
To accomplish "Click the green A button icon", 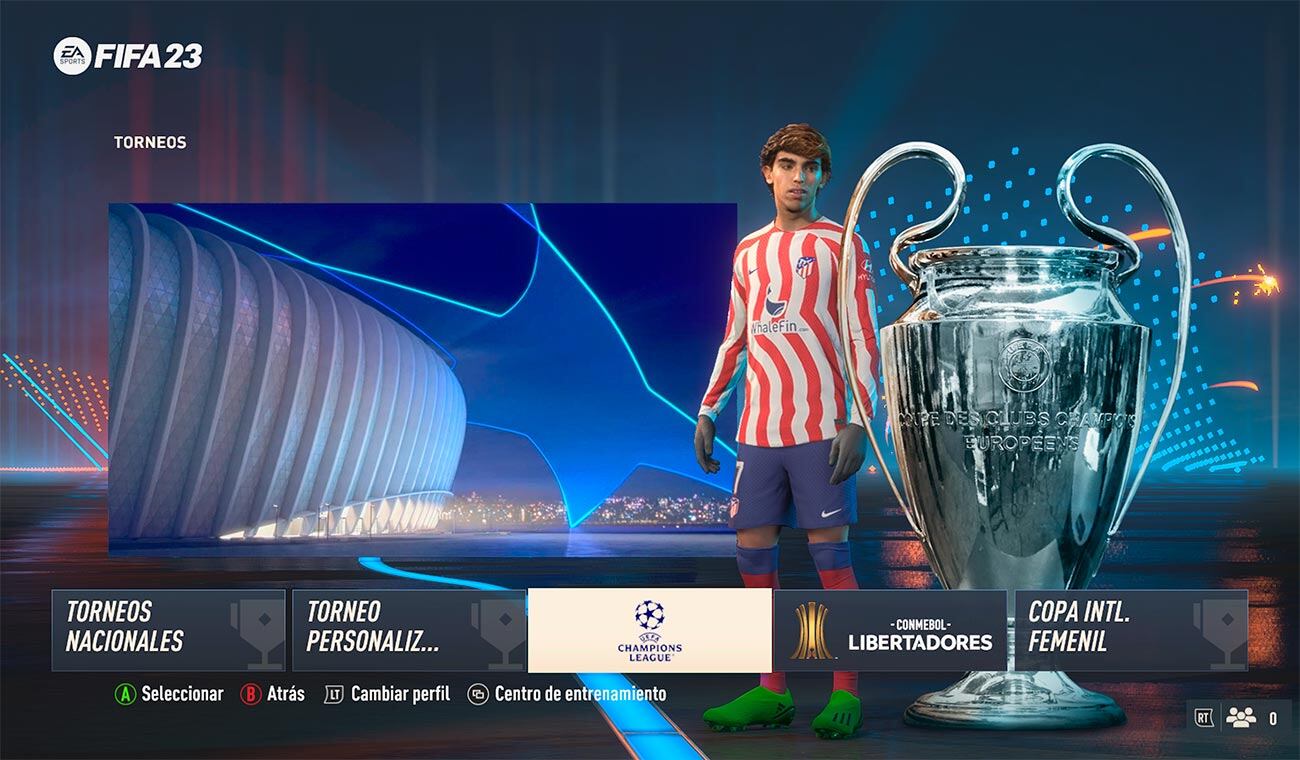I will 128,694.
